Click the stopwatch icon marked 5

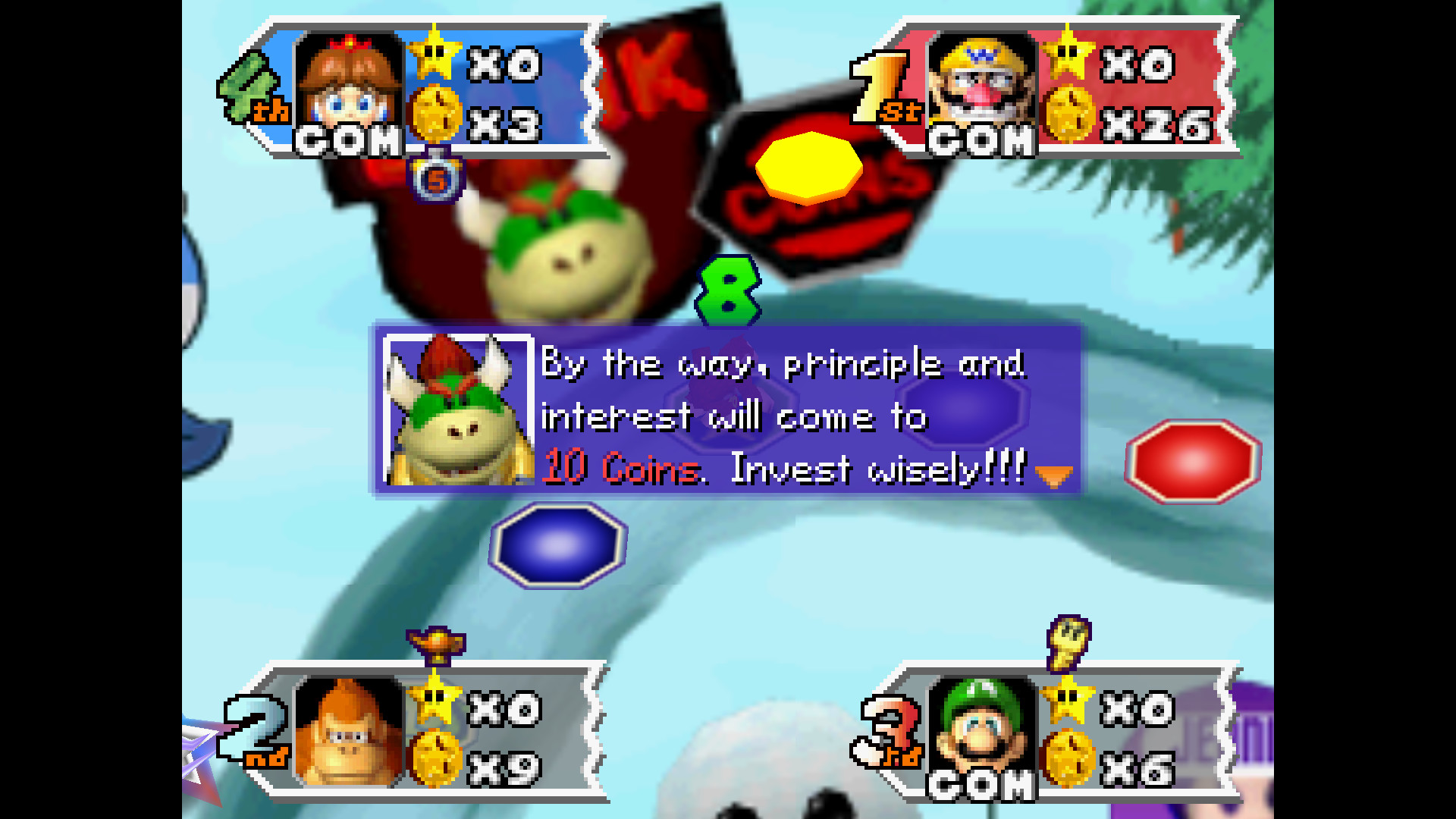tap(436, 179)
